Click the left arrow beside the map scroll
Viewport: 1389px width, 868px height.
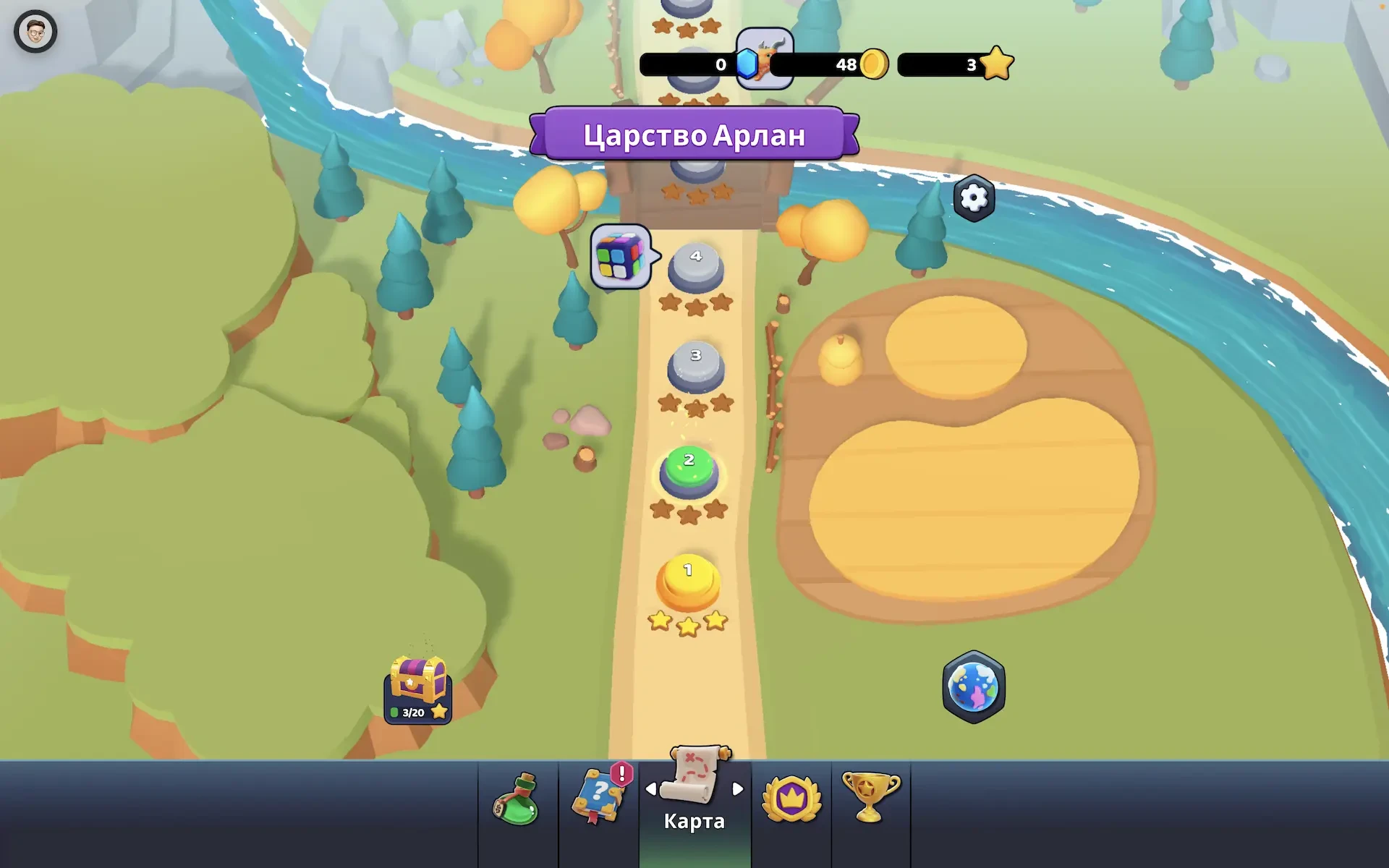(650, 789)
